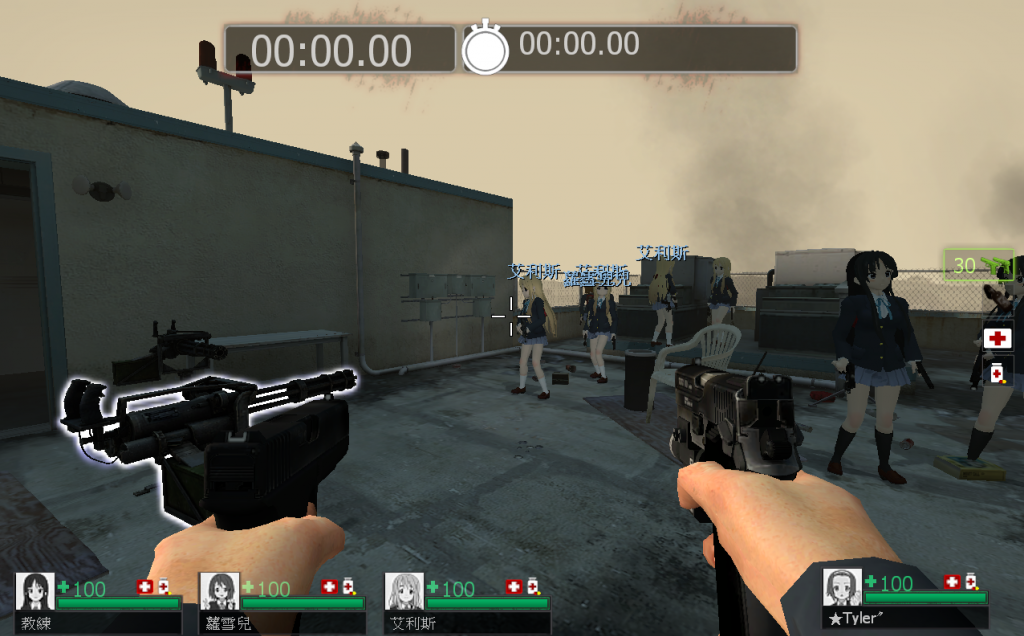Click the stopwatch icon on the timer

point(485,47)
